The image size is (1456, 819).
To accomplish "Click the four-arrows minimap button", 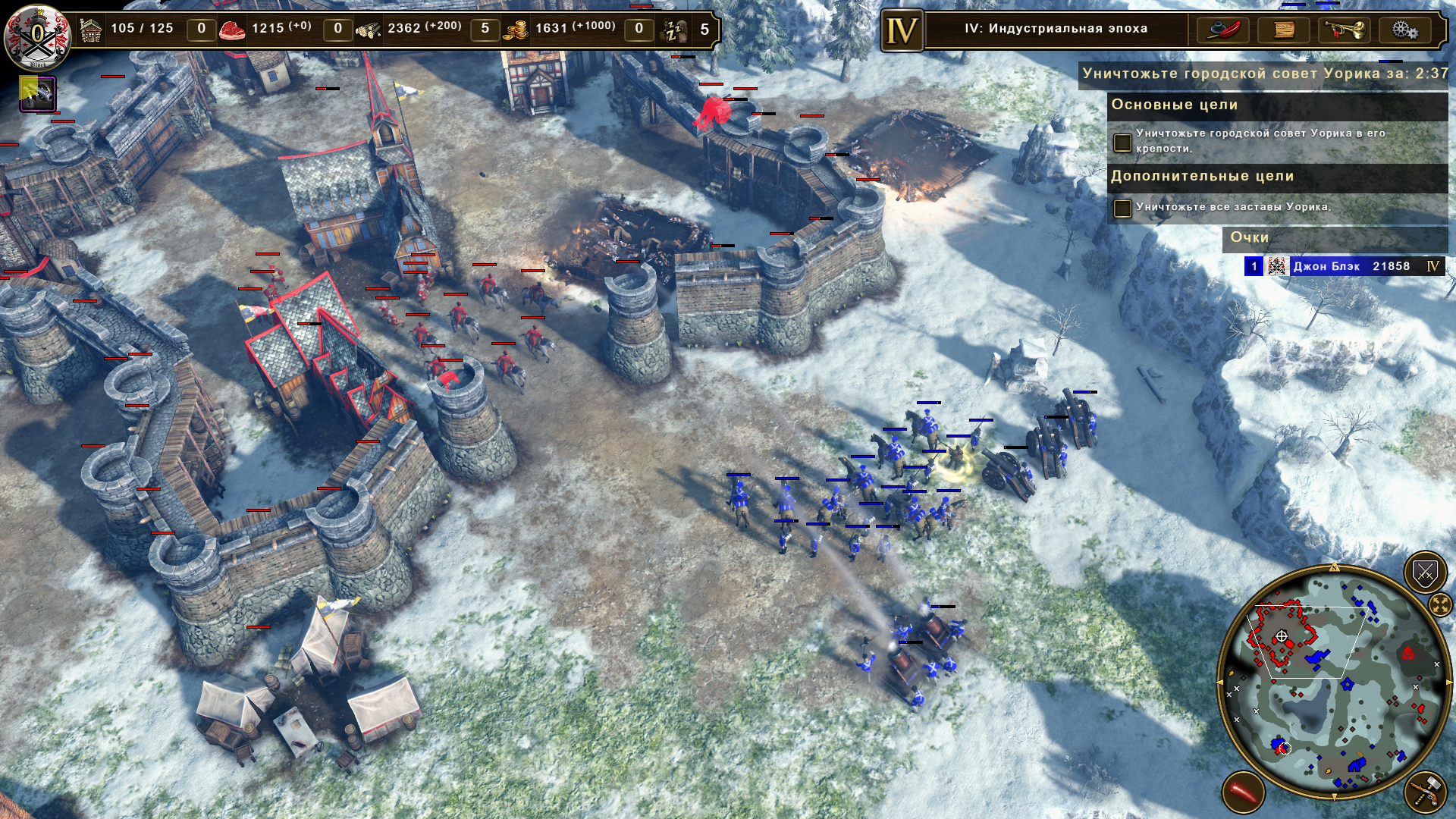I will pyautogui.click(x=1439, y=604).
